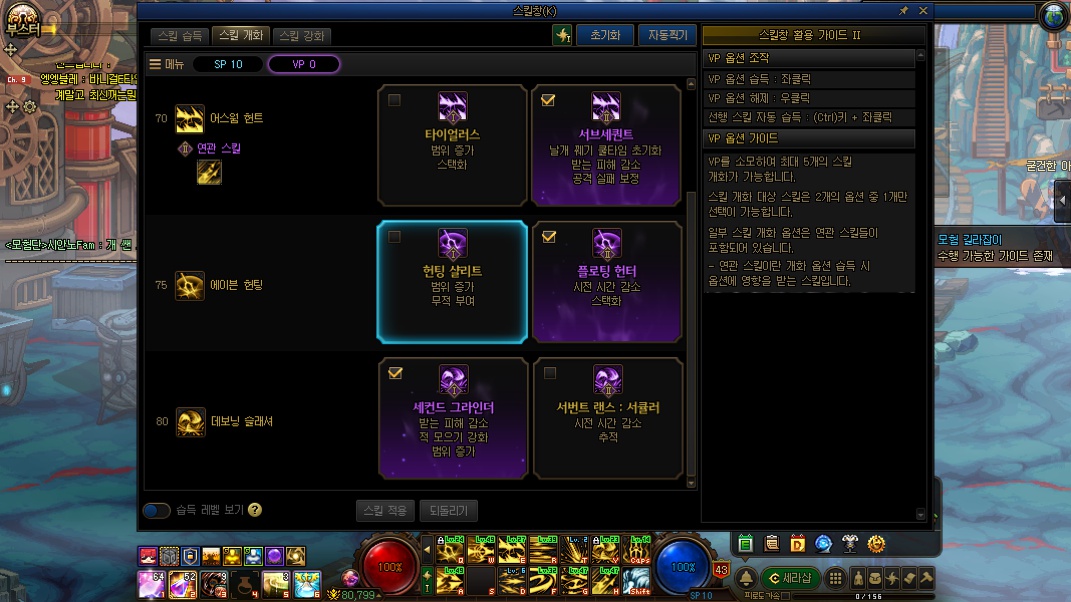This screenshot has width=1071, height=602.
Task: Apply skills with the 스킬 적용 button
Action: (x=385, y=510)
